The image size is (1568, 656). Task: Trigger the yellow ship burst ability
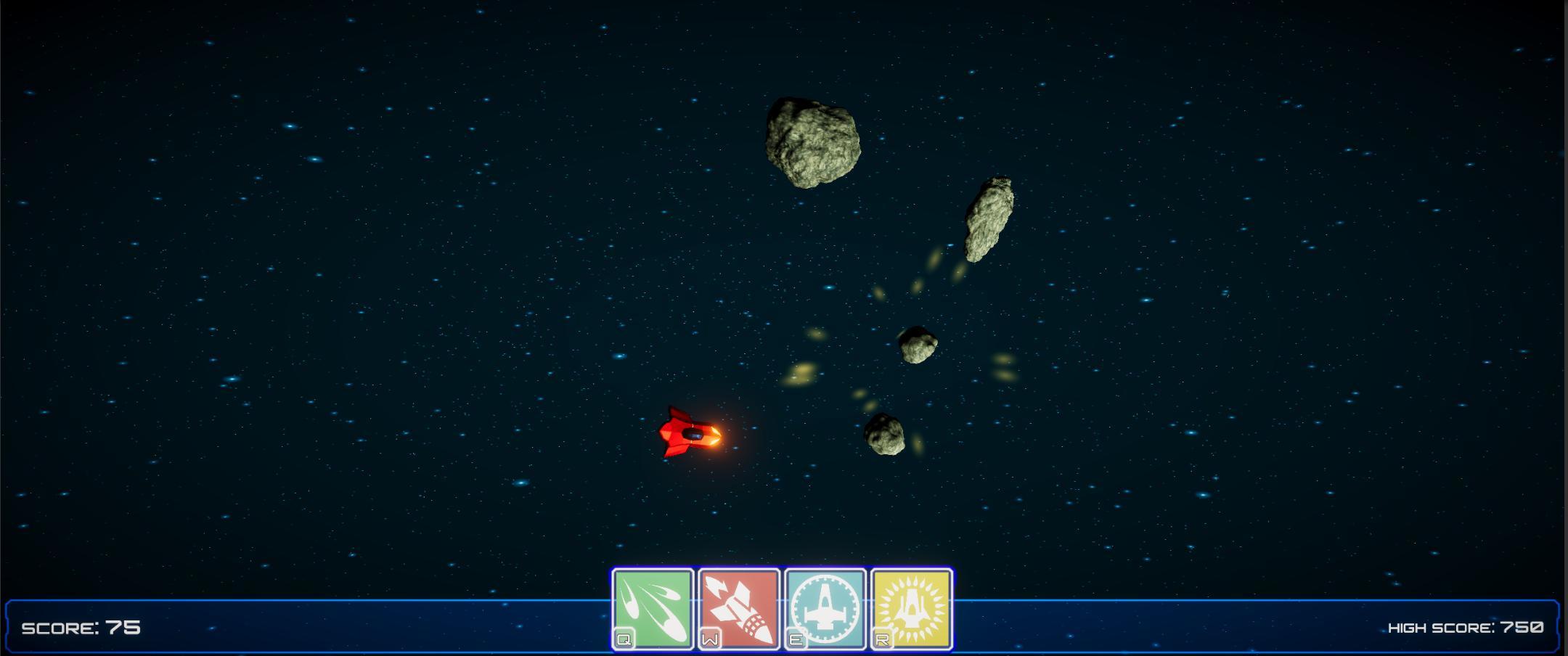[x=912, y=608]
